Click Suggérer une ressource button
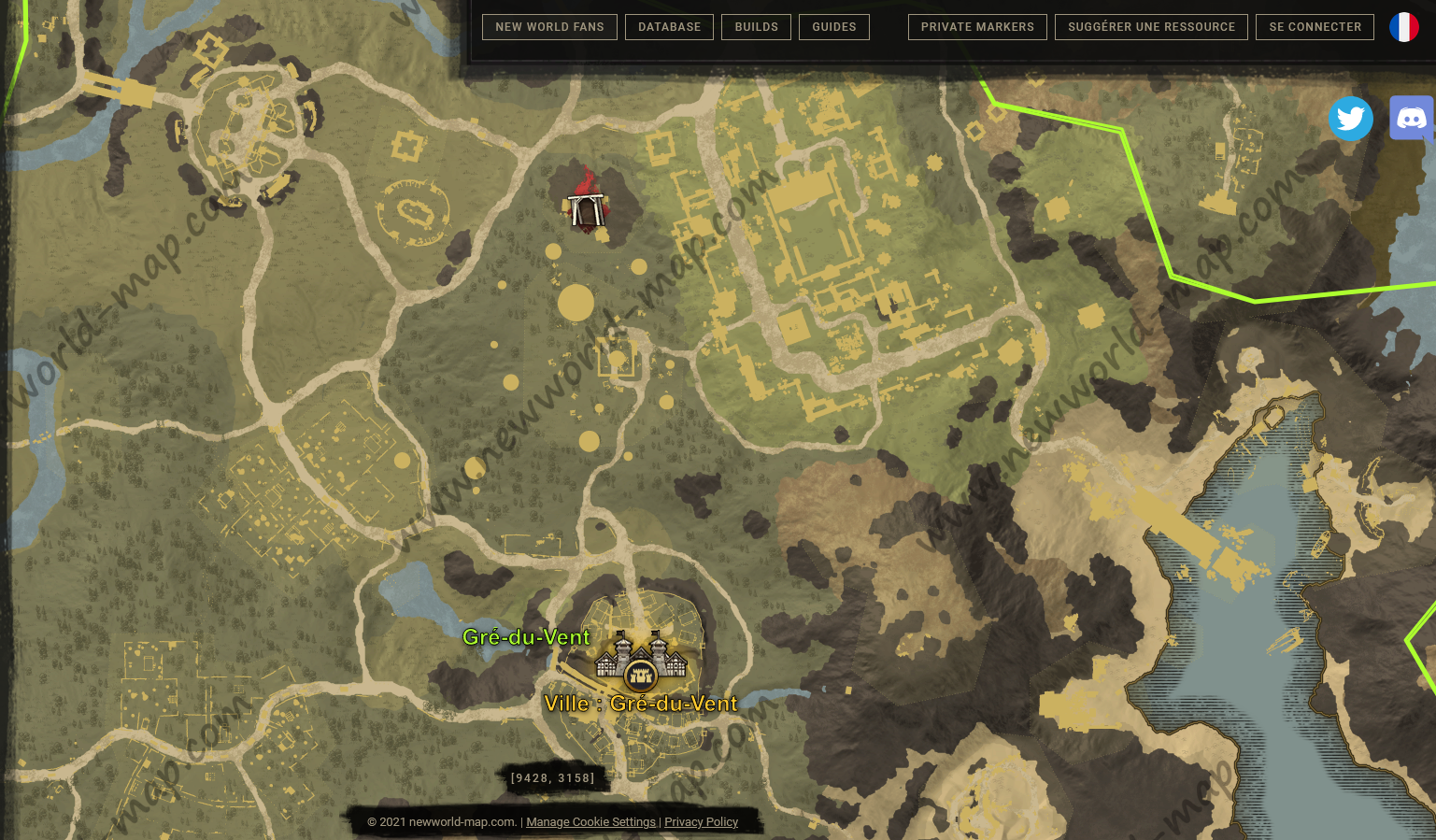This screenshot has width=1436, height=840. tap(1151, 27)
